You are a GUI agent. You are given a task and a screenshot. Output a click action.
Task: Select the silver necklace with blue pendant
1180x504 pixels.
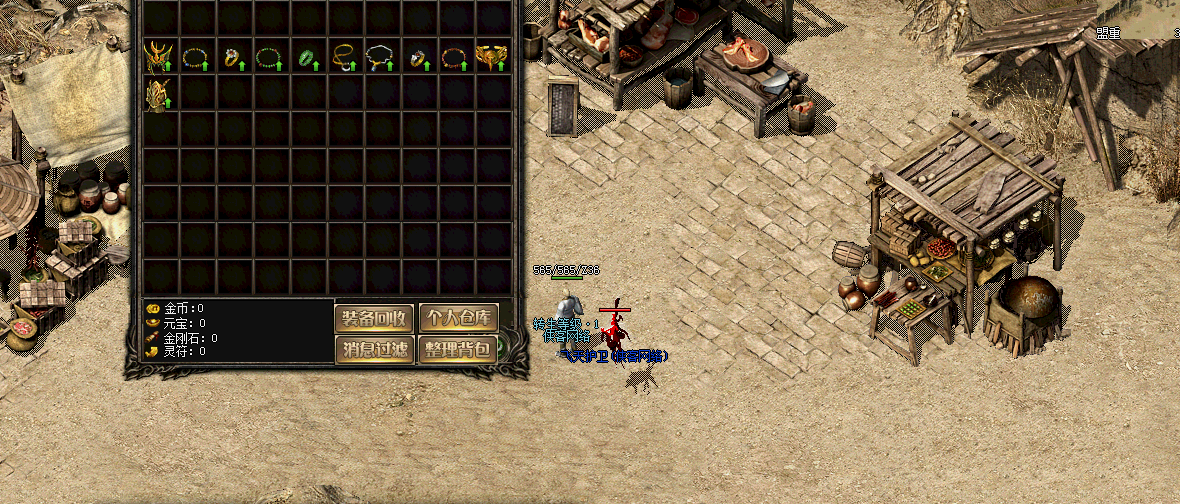pos(380,56)
